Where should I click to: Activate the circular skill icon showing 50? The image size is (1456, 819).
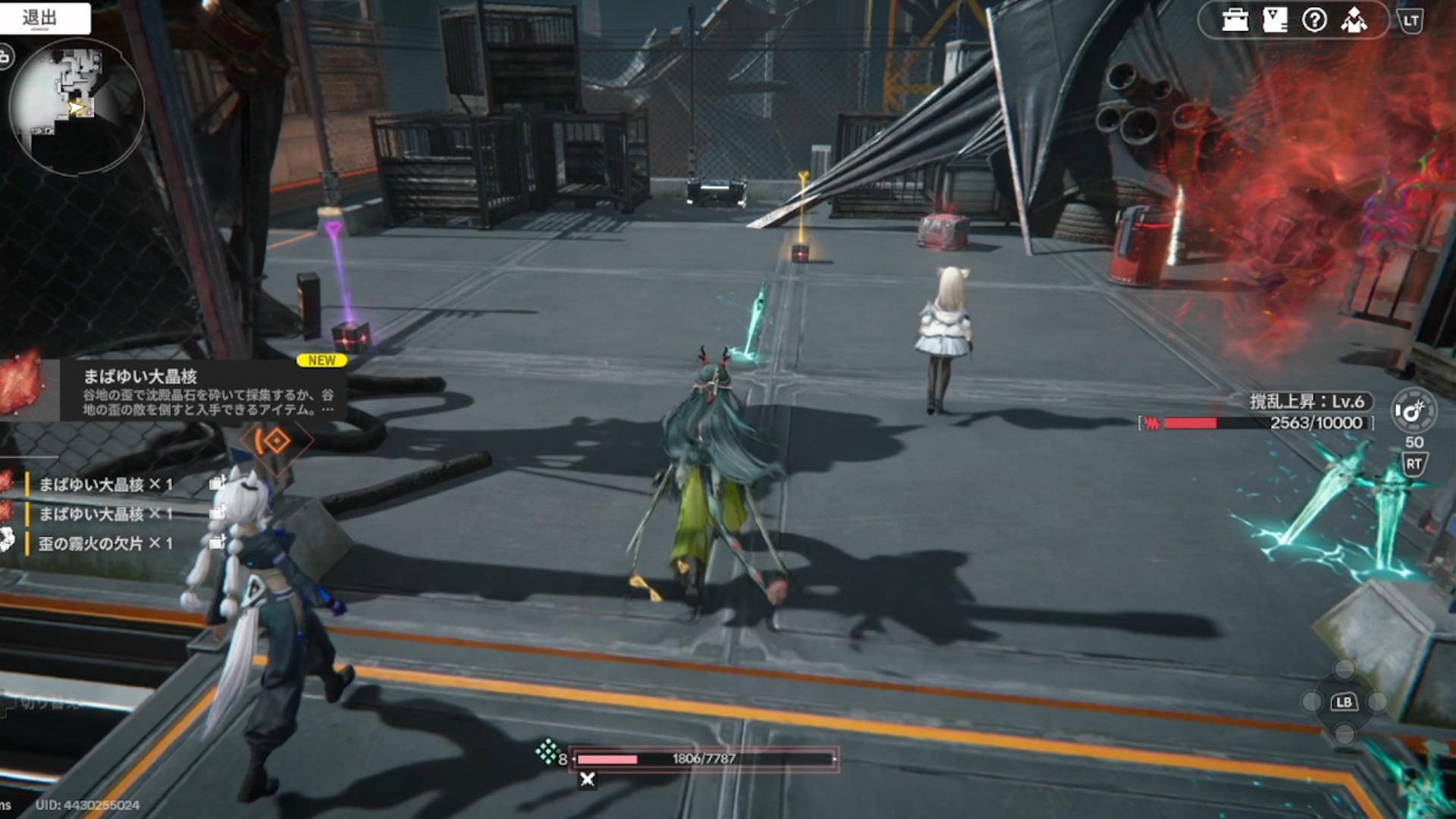click(1413, 411)
